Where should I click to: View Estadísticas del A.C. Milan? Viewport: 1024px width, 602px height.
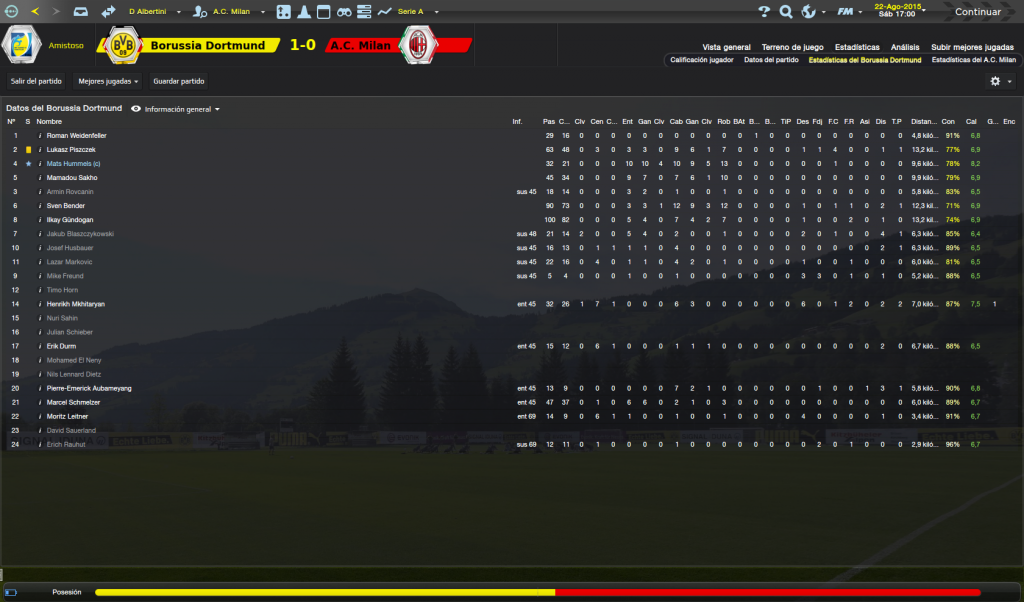(x=973, y=60)
